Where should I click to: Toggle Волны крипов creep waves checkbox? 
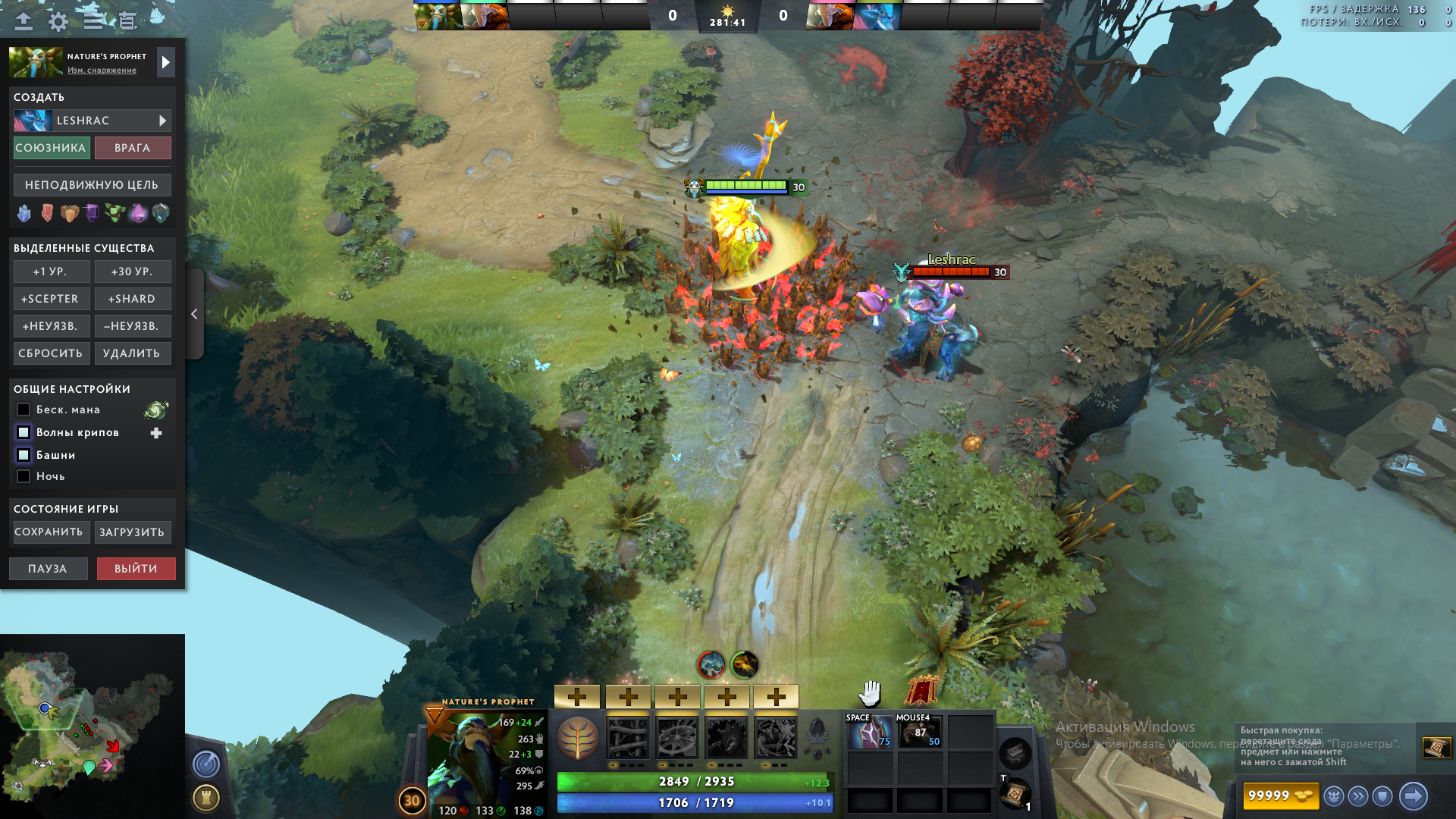click(x=24, y=432)
